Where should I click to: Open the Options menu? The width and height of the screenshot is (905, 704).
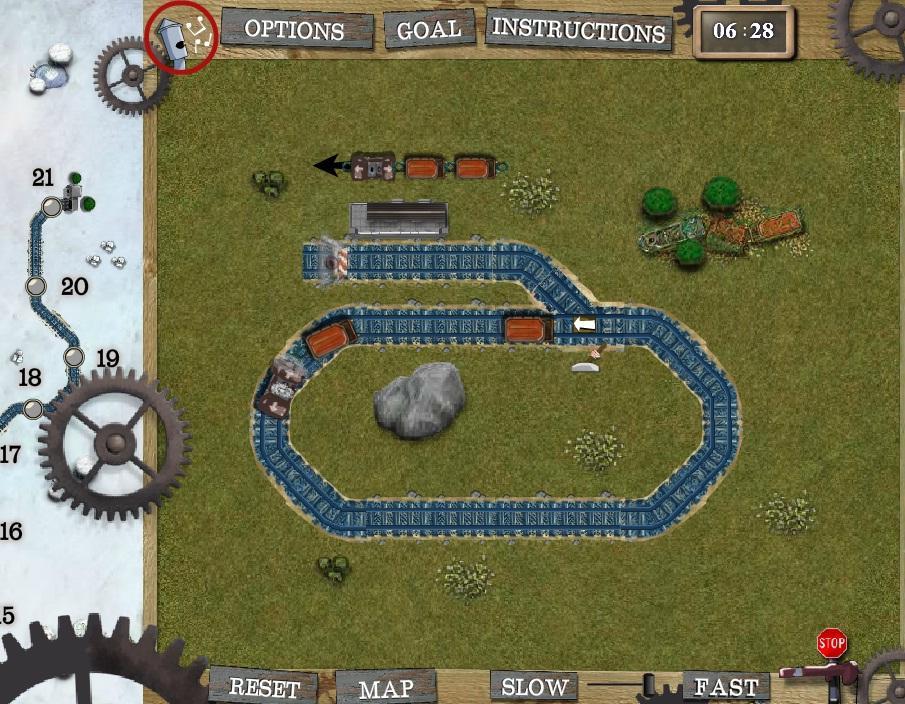point(294,30)
